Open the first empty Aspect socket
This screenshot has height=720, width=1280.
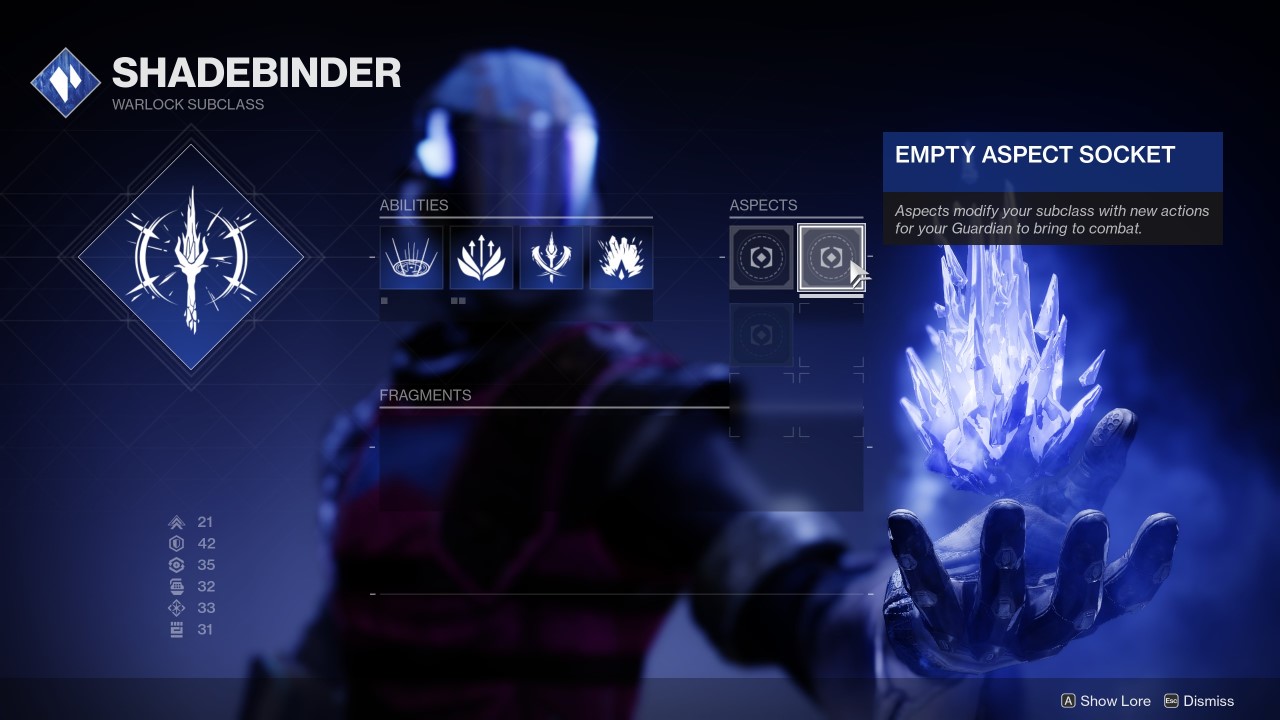(760, 257)
